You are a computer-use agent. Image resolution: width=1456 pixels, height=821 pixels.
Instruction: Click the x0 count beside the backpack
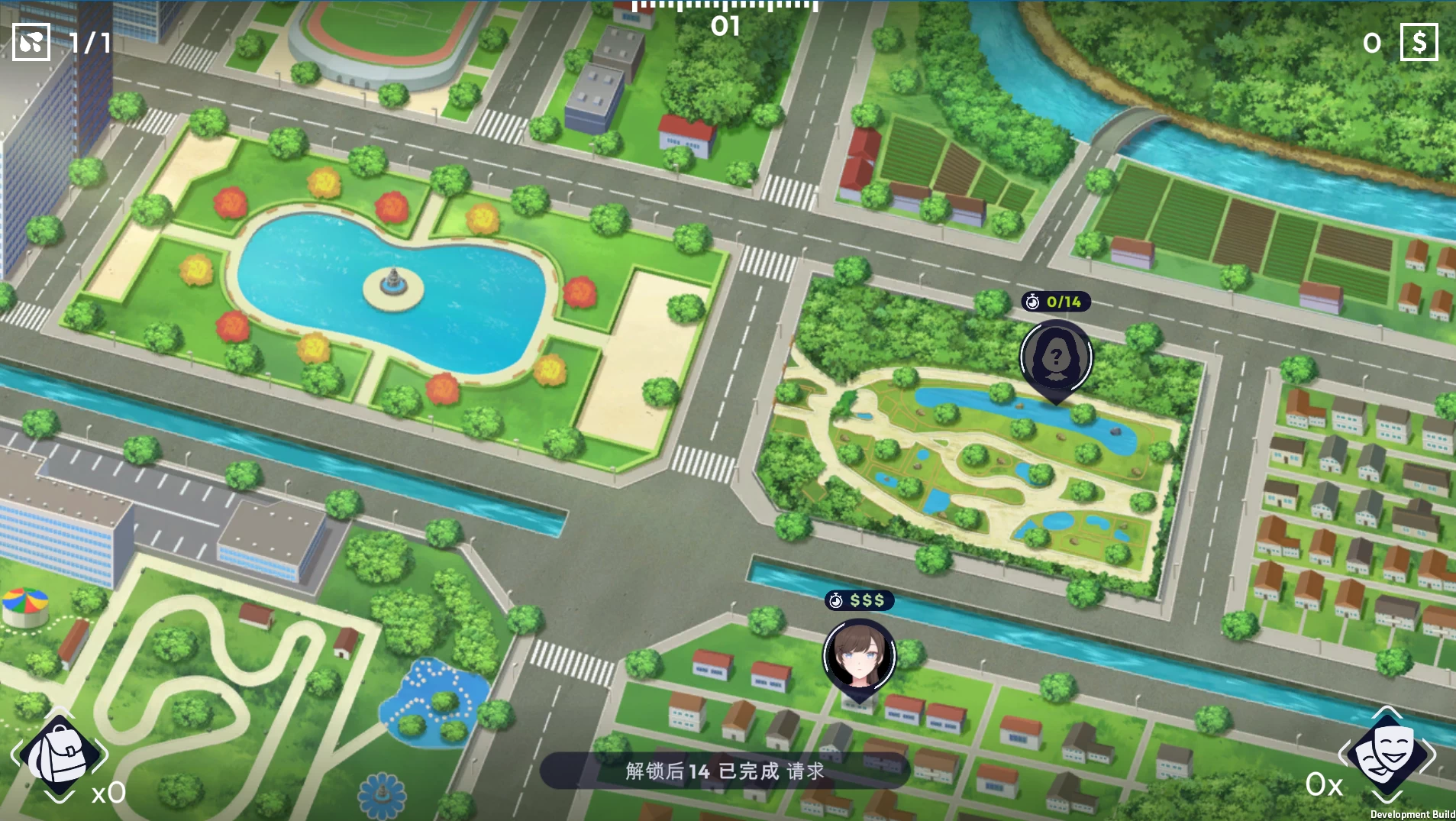point(109,793)
